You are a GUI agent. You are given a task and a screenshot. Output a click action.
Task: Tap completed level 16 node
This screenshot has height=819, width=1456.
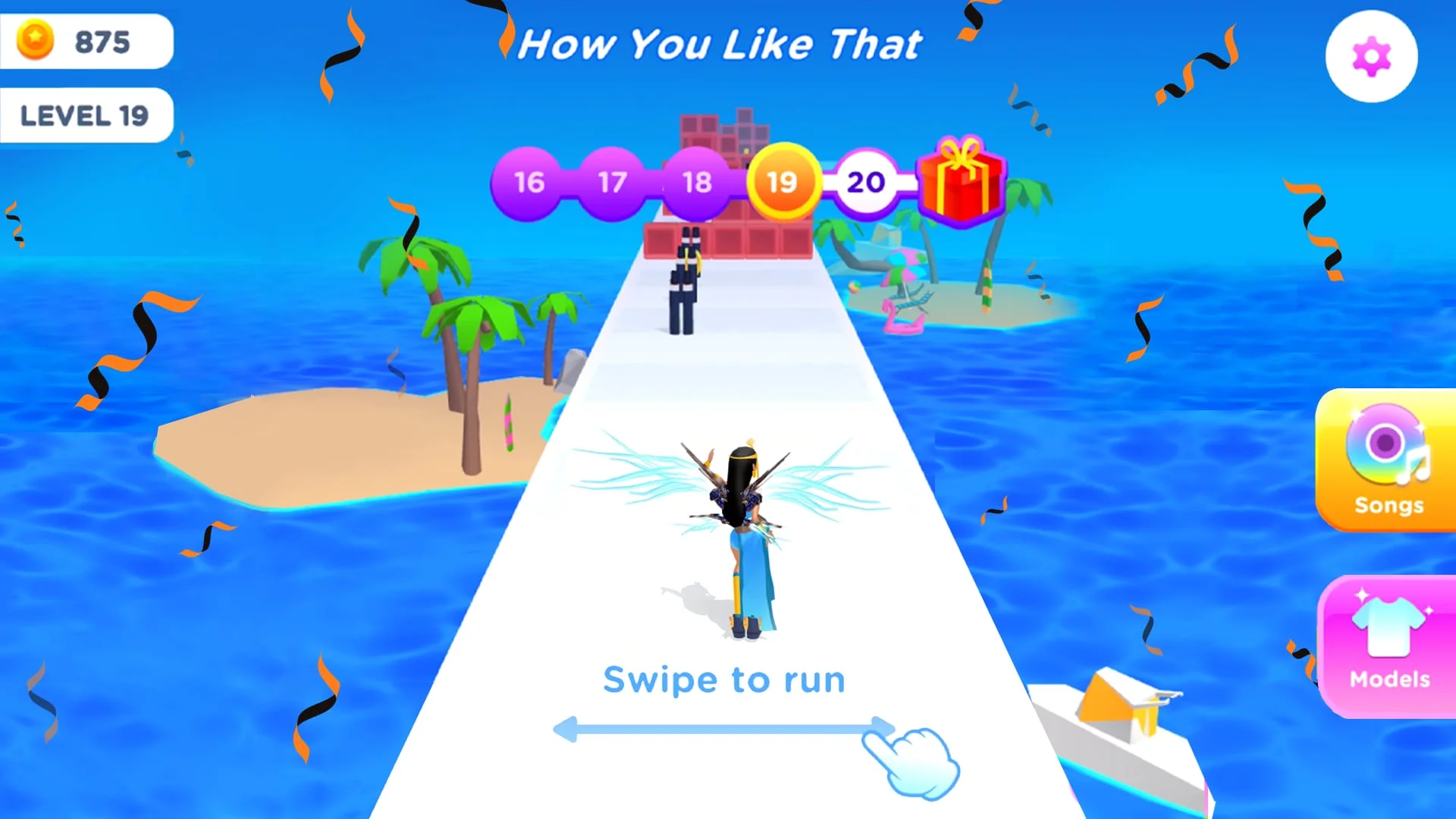point(529,182)
